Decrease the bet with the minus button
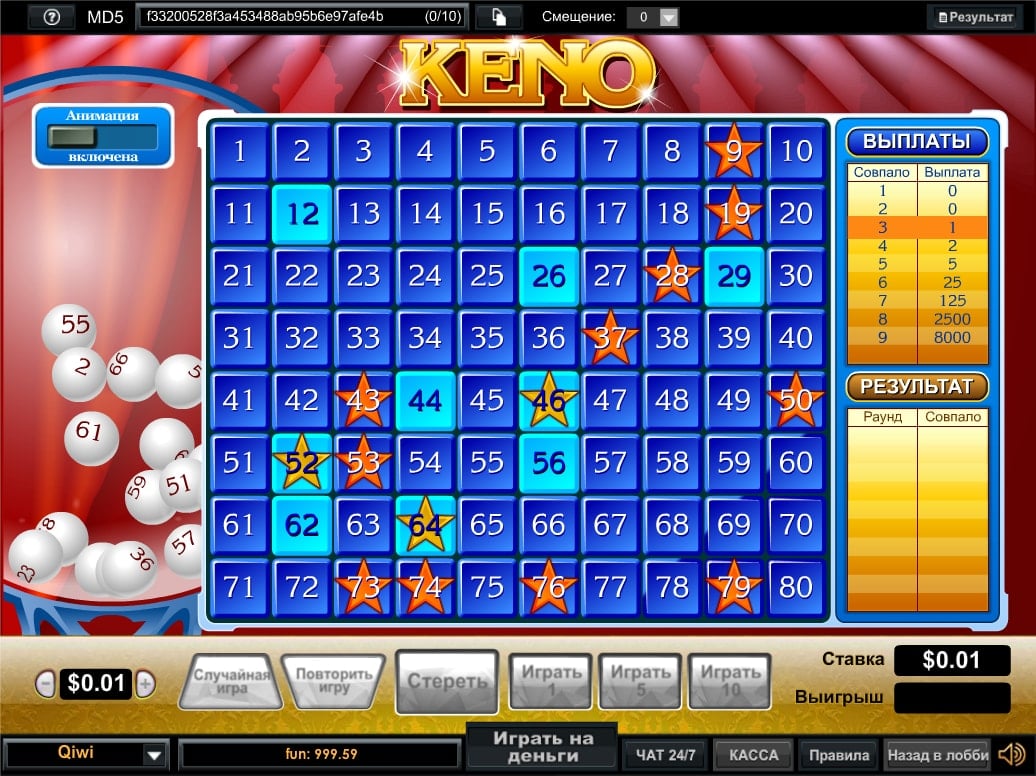The width and height of the screenshot is (1036, 776). point(45,684)
